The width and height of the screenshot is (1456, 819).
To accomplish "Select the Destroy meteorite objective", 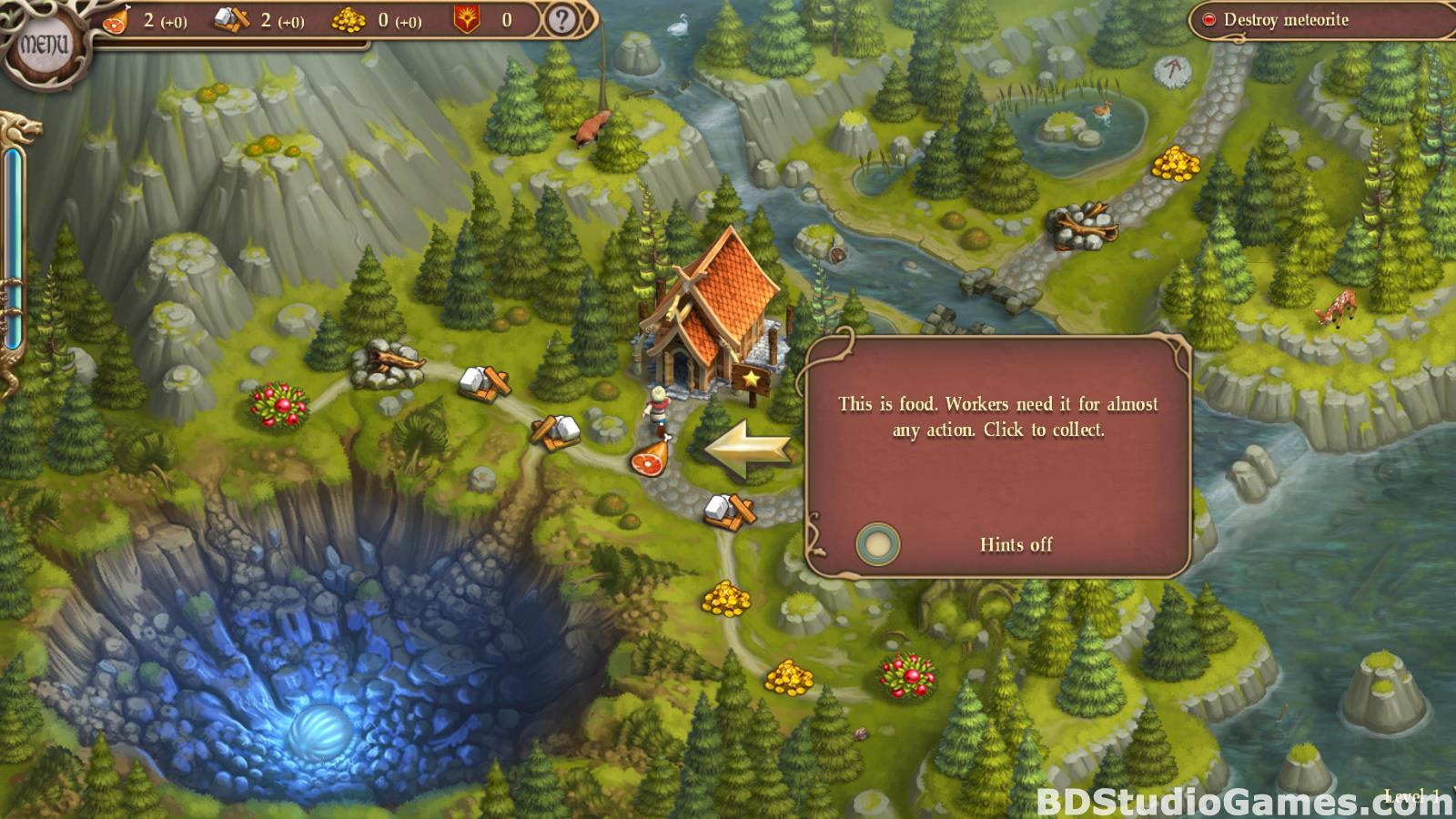I will [x=1285, y=20].
